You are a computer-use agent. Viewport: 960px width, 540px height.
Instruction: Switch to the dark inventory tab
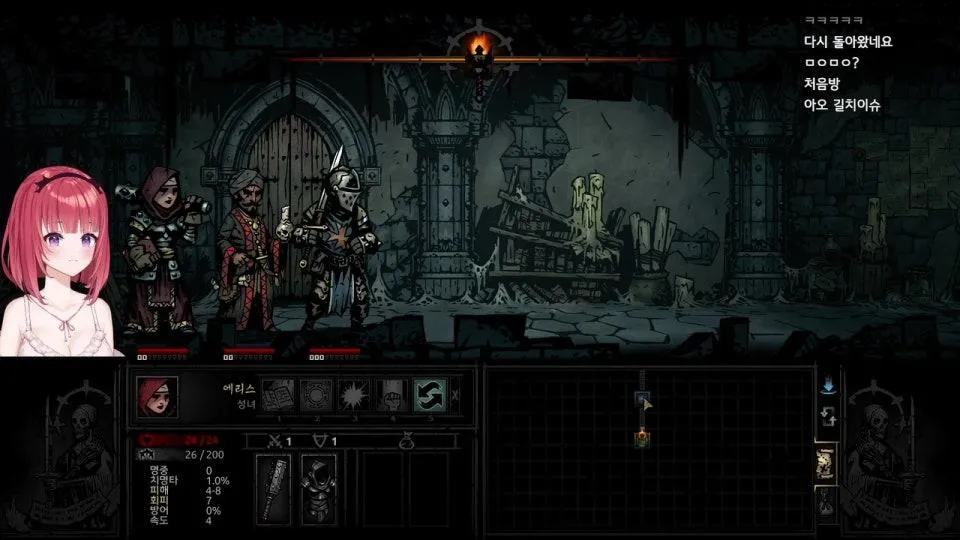pos(827,505)
